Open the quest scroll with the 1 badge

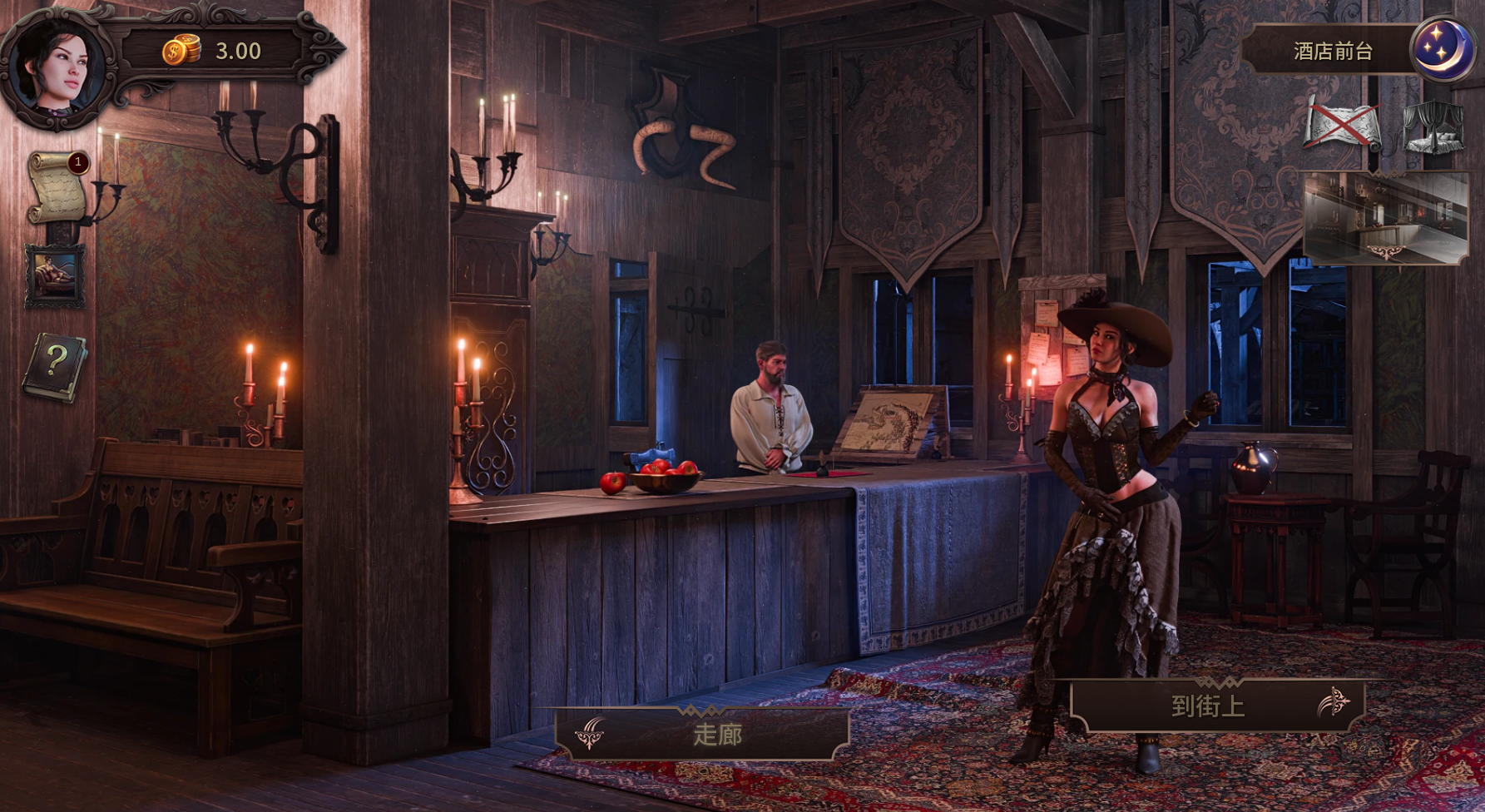tap(57, 188)
